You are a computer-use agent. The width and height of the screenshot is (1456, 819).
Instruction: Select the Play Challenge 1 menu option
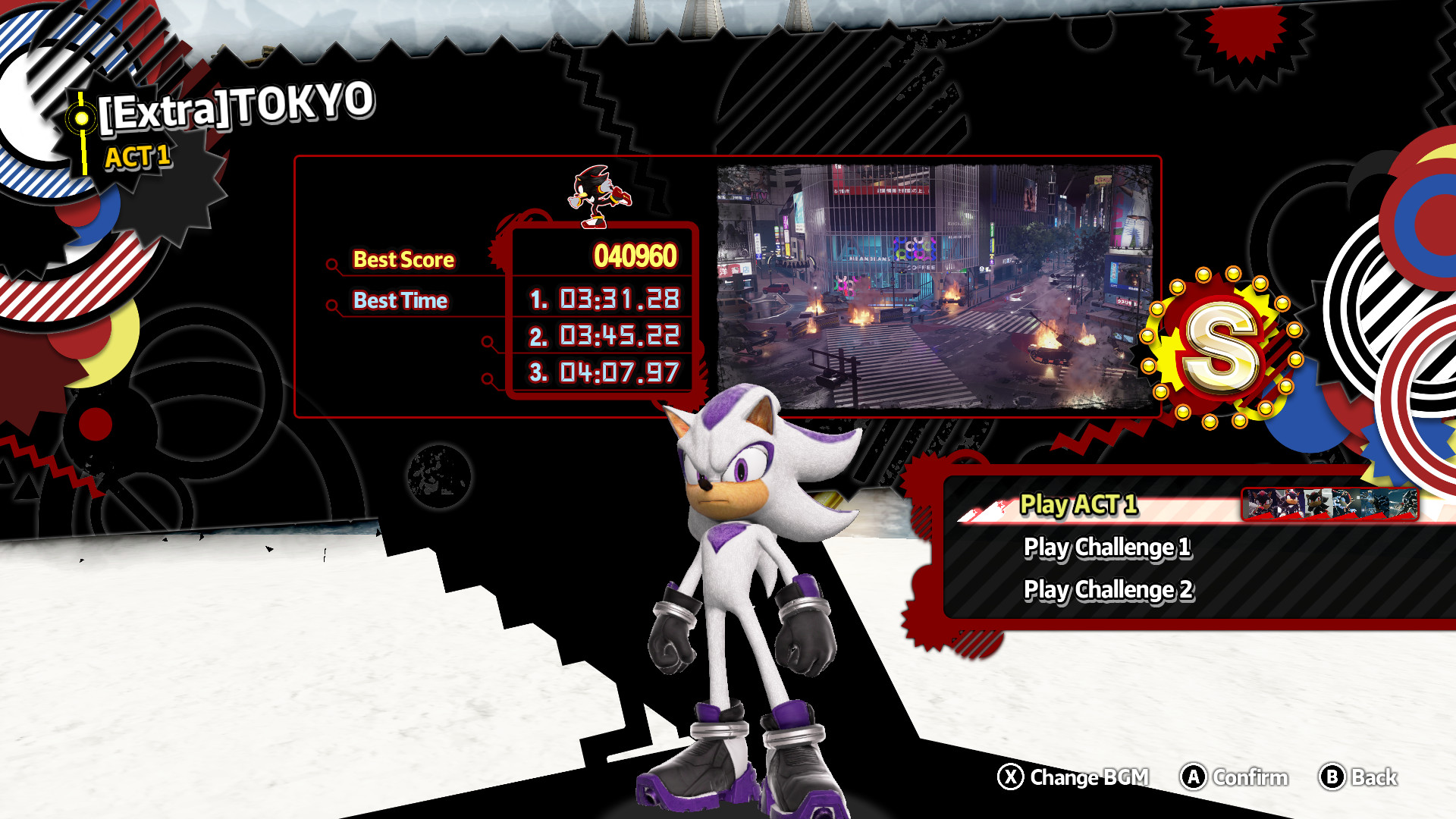pyautogui.click(x=1109, y=548)
